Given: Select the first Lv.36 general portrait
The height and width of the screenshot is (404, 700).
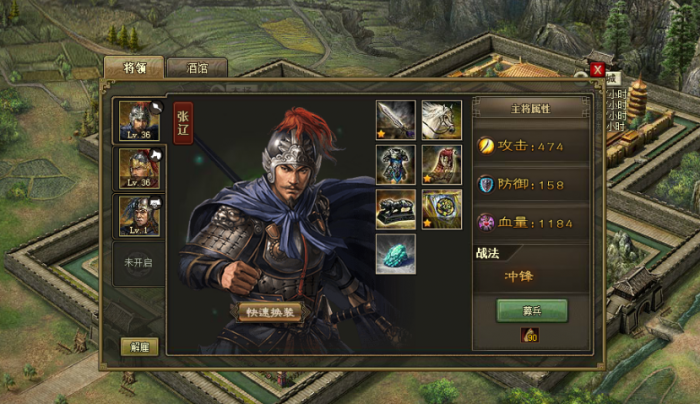Looking at the screenshot, I should click(137, 121).
